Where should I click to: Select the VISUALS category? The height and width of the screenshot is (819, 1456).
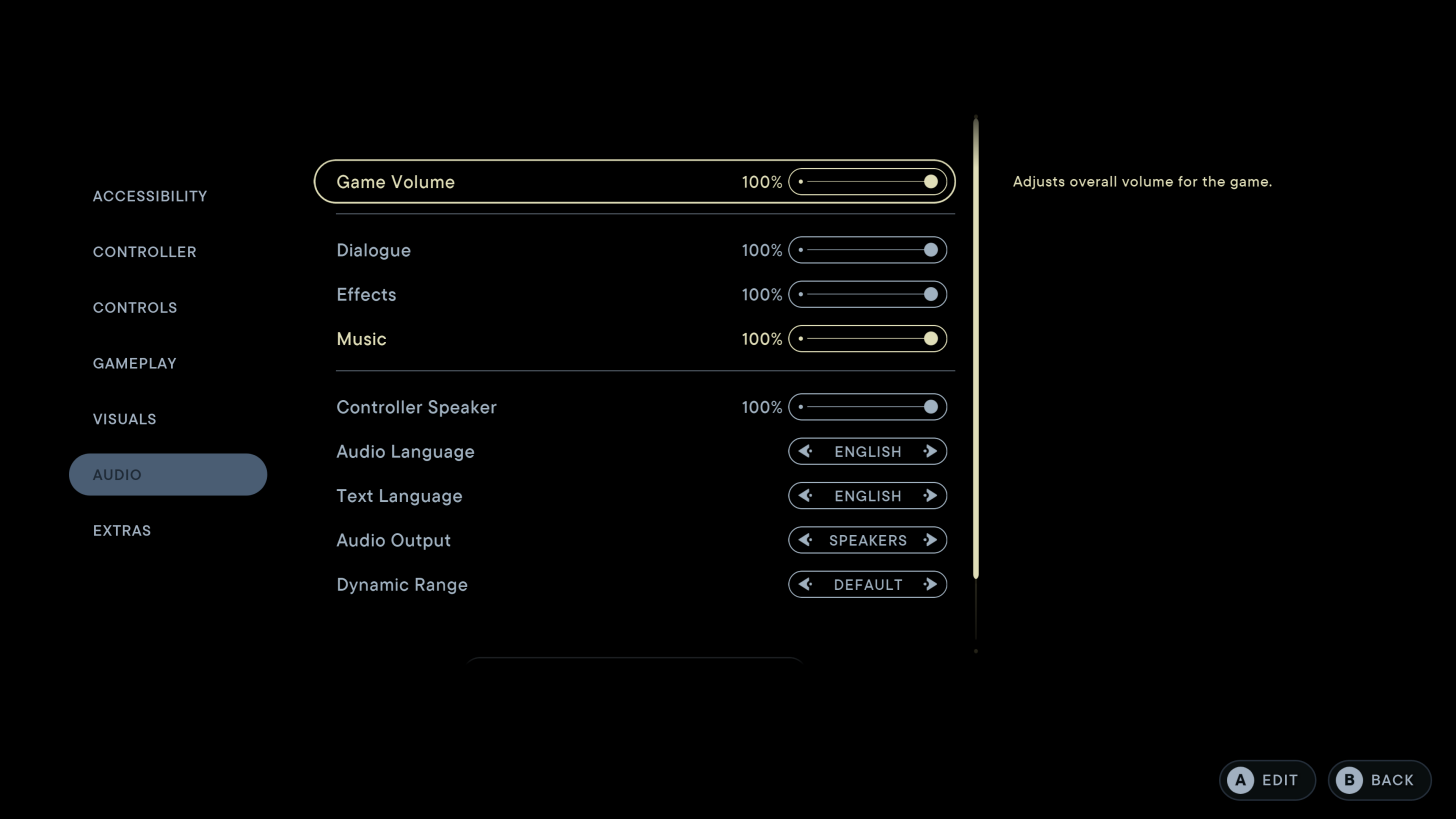coord(124,419)
